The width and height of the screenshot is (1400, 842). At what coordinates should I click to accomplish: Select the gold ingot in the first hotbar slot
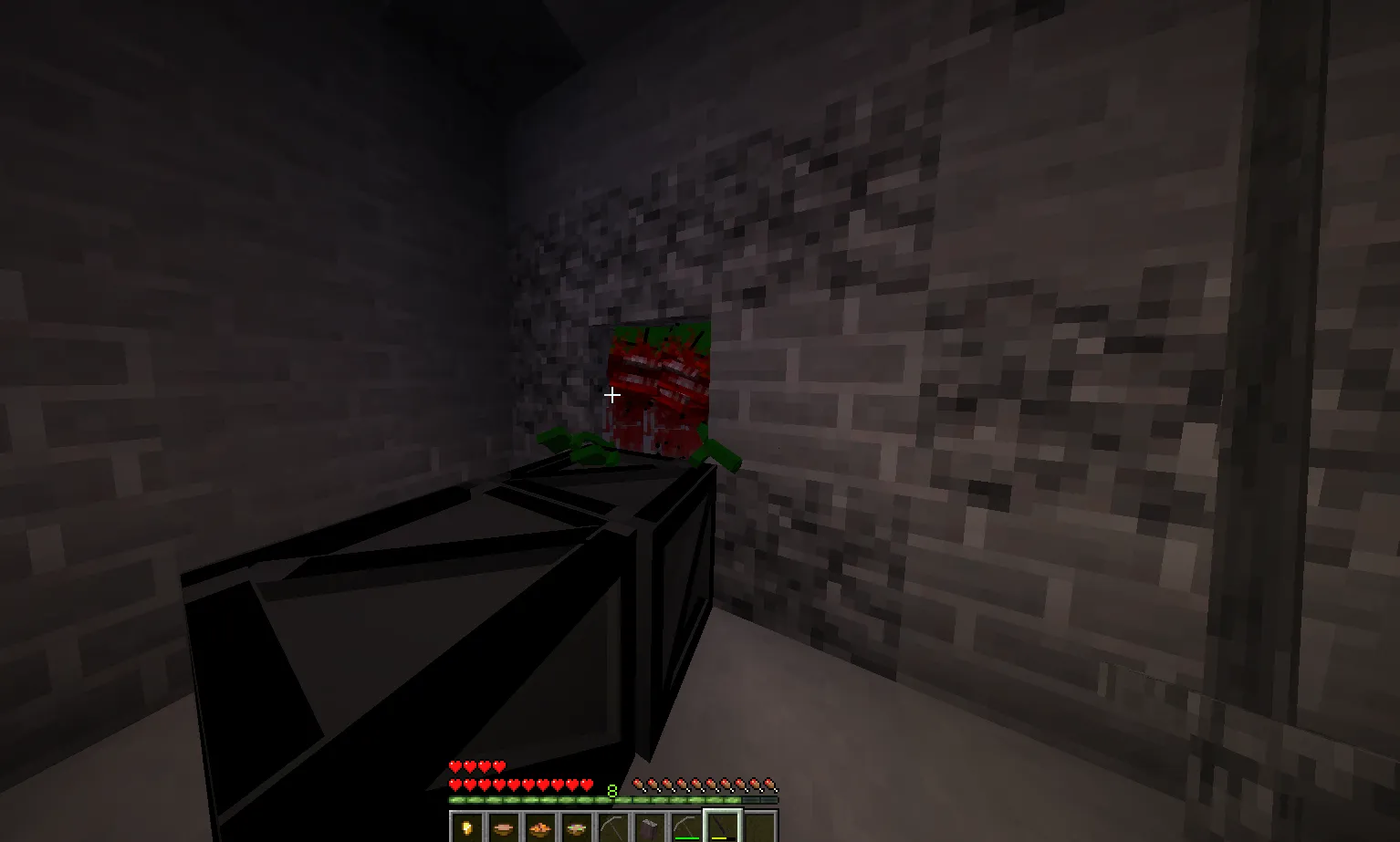pyautogui.click(x=467, y=826)
